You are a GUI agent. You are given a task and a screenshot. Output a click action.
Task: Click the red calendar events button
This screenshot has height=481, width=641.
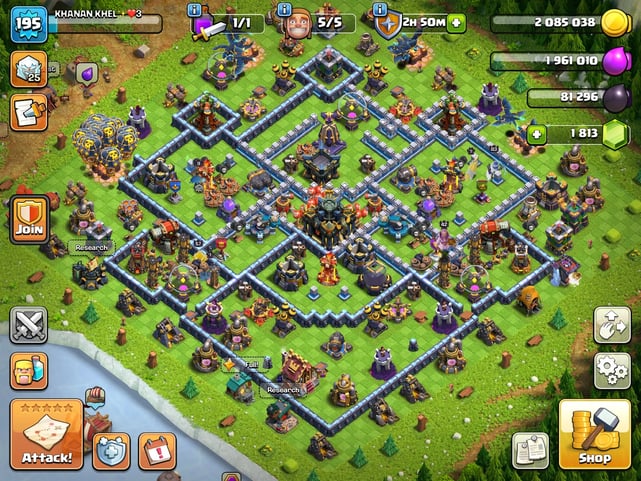point(157,450)
